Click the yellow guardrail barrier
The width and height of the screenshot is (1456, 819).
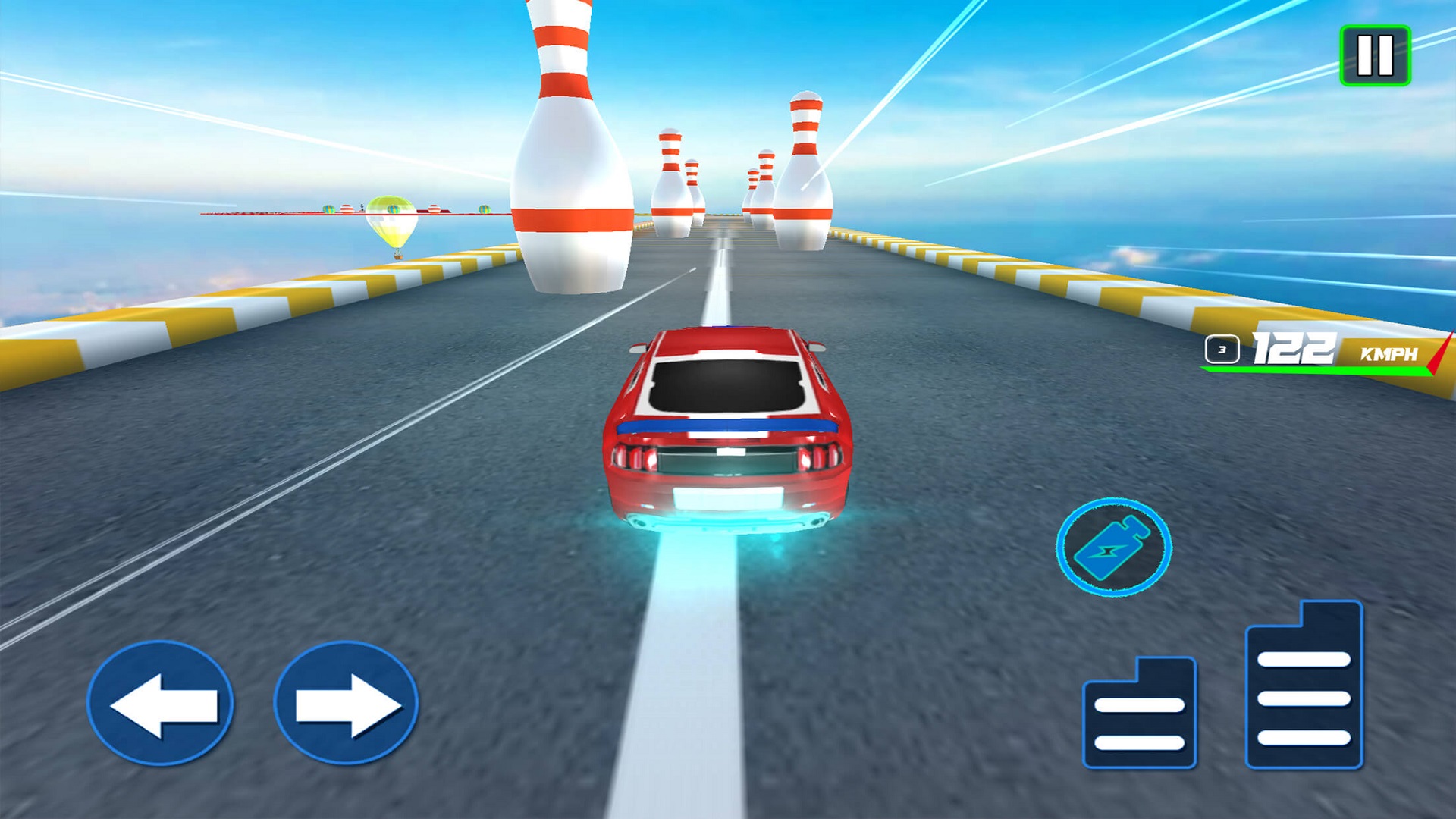pos(220,311)
